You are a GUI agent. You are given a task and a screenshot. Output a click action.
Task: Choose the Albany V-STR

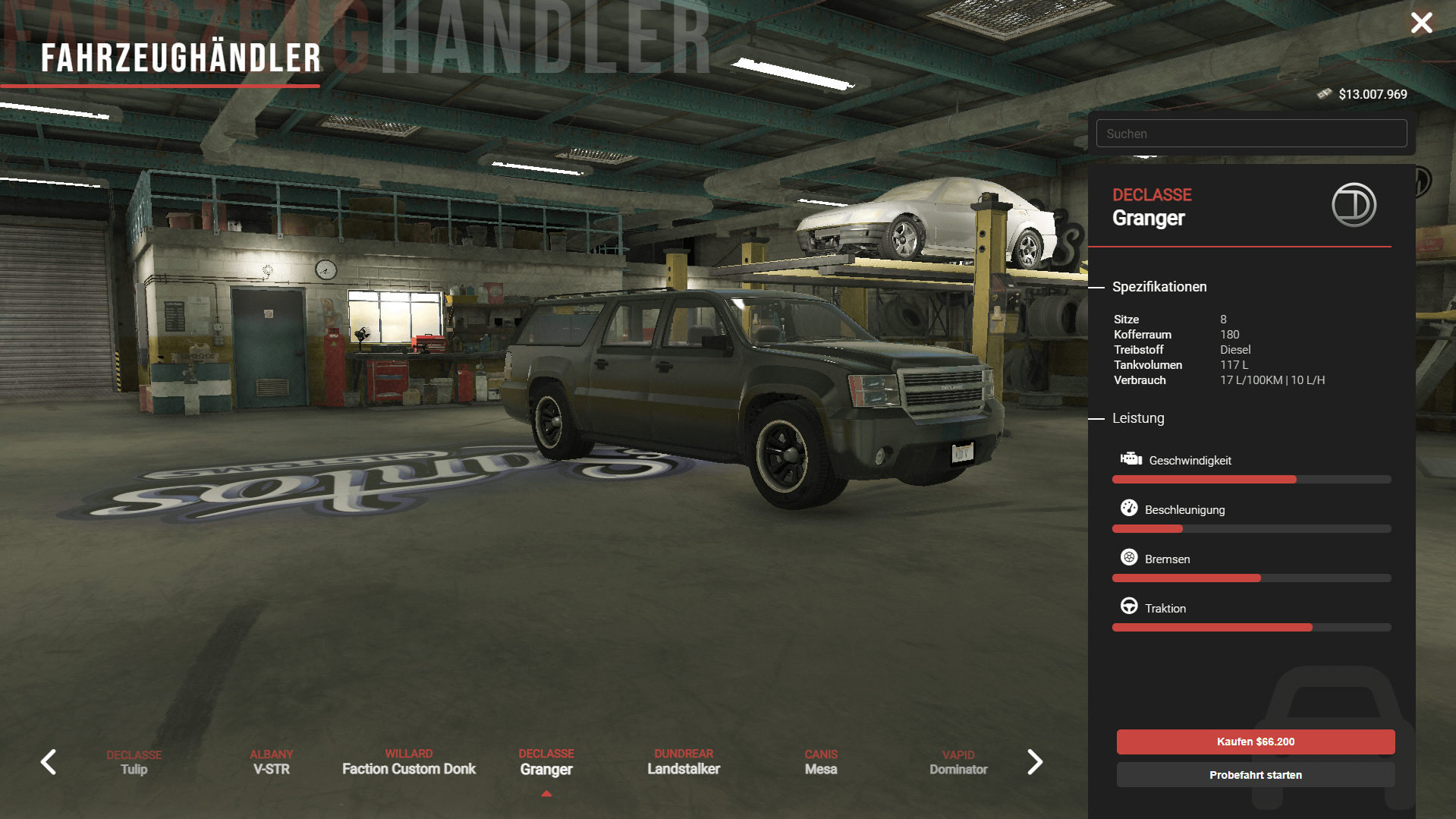[272, 762]
